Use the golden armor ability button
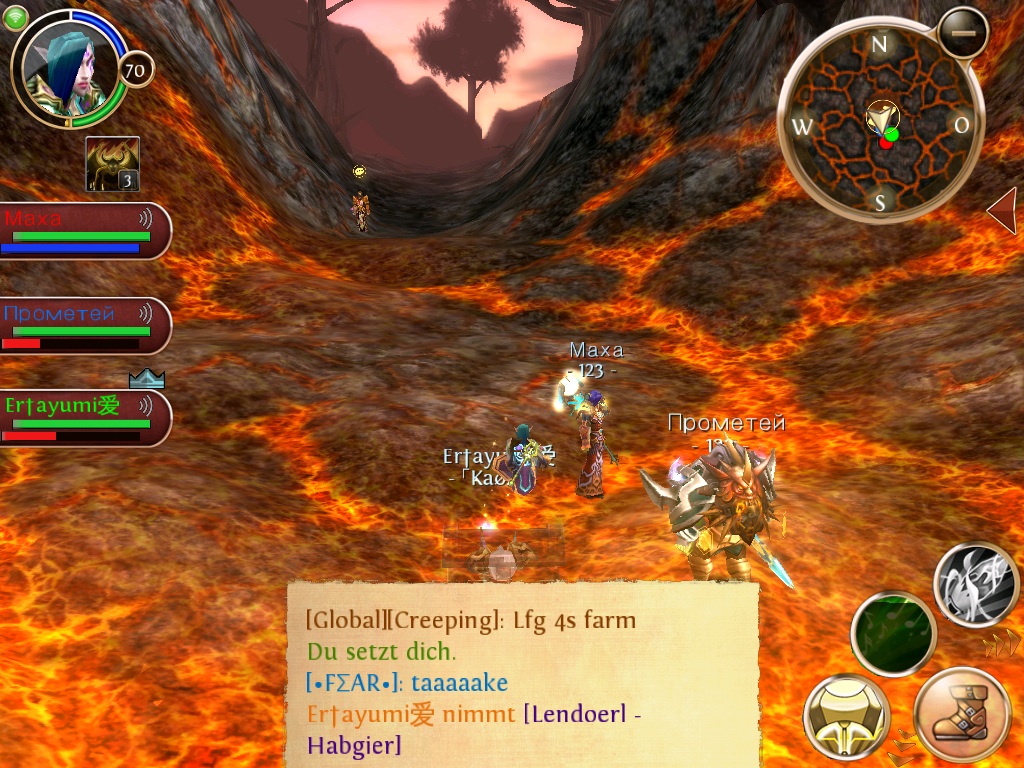Viewport: 1024px width, 768px height. point(847,716)
